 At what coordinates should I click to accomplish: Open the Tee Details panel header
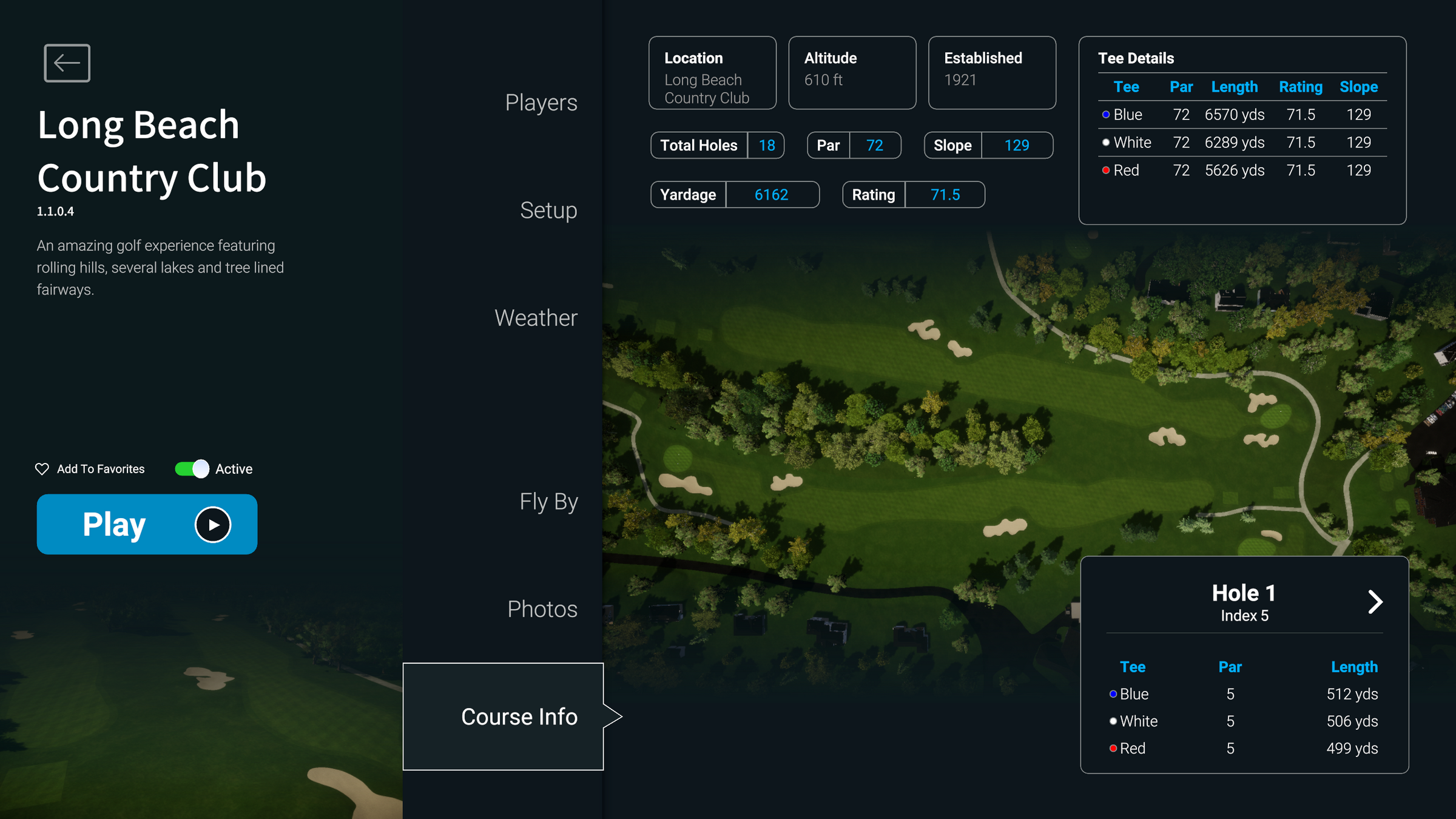coord(1136,58)
